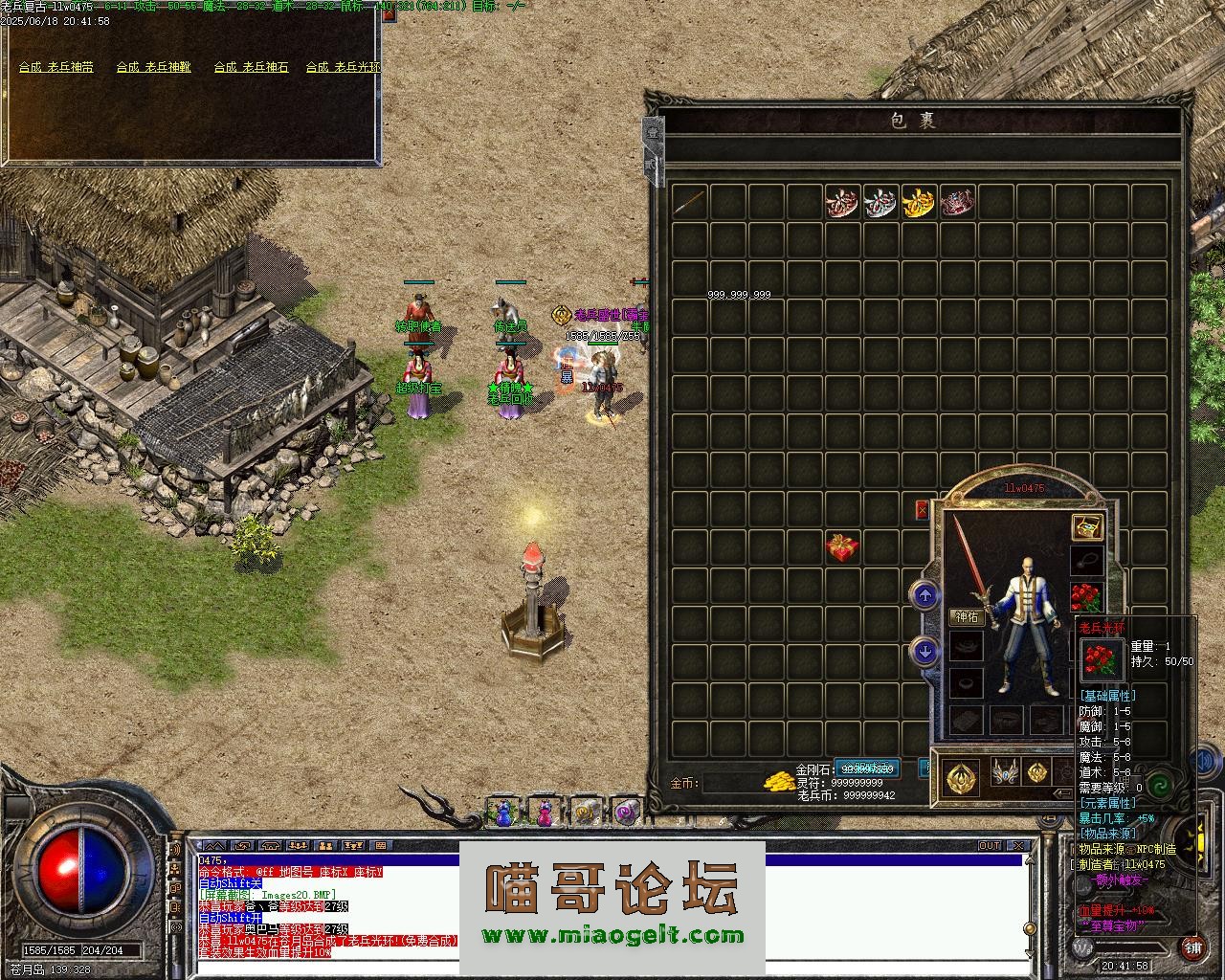Pick the golden crown item in the bag
1225x980 pixels.
[x=919, y=202]
